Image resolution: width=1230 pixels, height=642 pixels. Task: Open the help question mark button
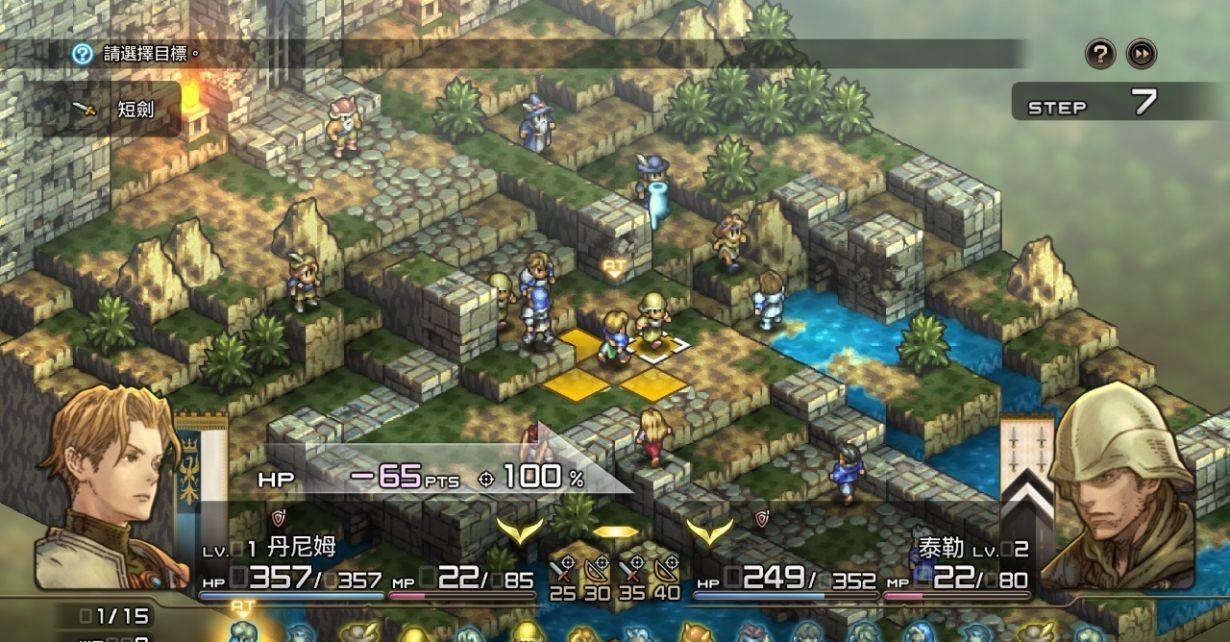point(1100,53)
